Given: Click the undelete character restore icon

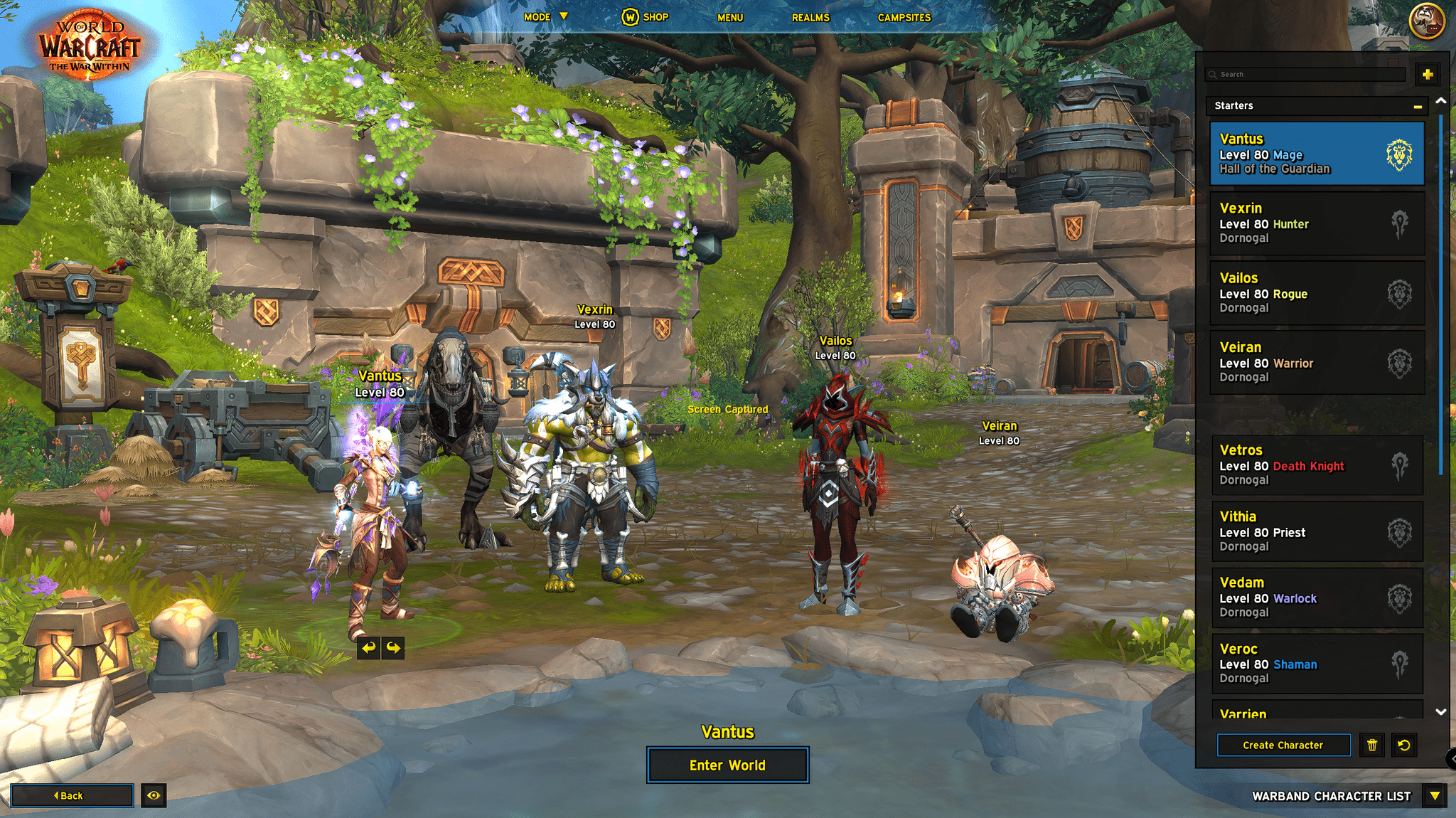Looking at the screenshot, I should click(x=1403, y=745).
